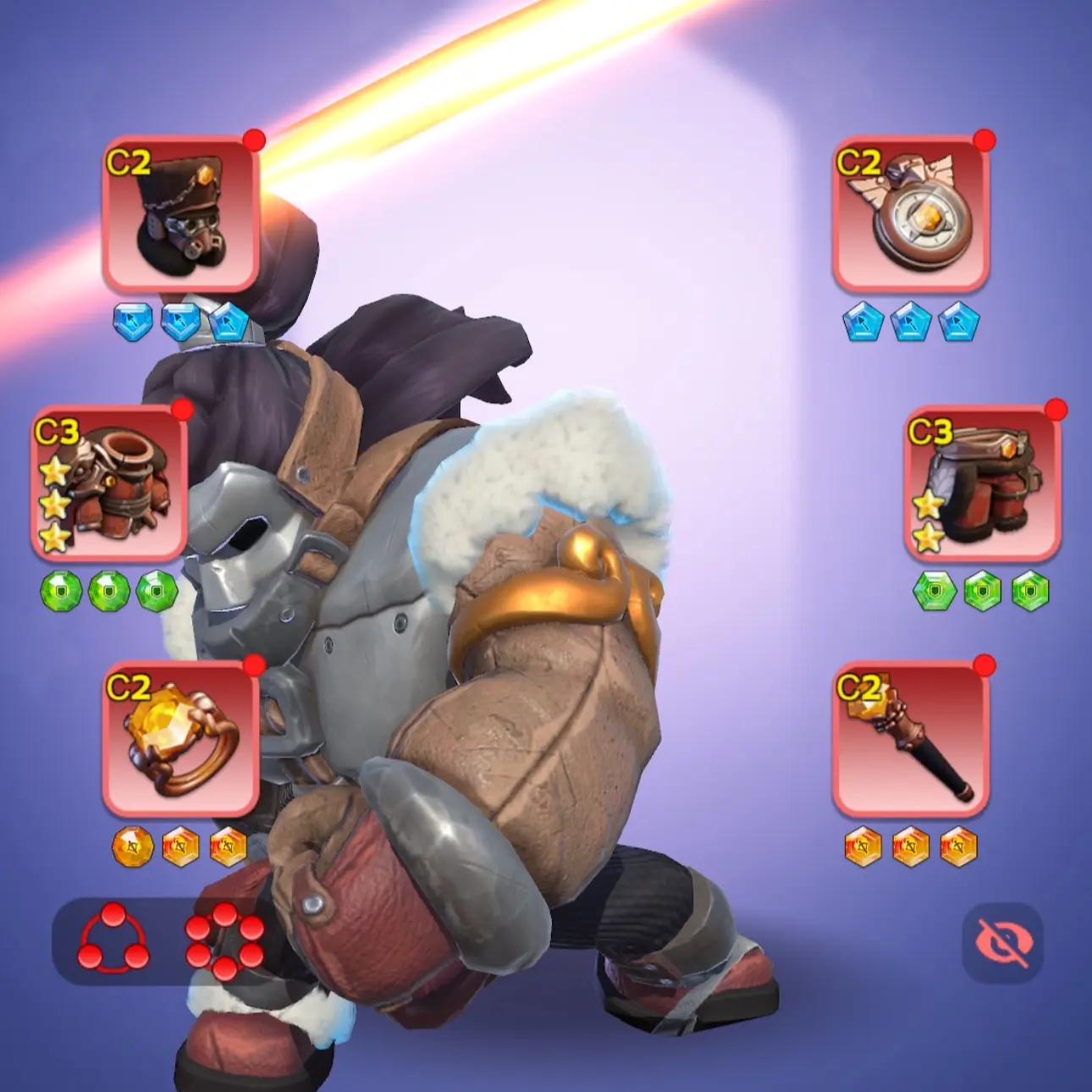Viewport: 1092px width, 1092px height.
Task: Open the three-dot triangle set bonus icon
Action: tap(113, 939)
